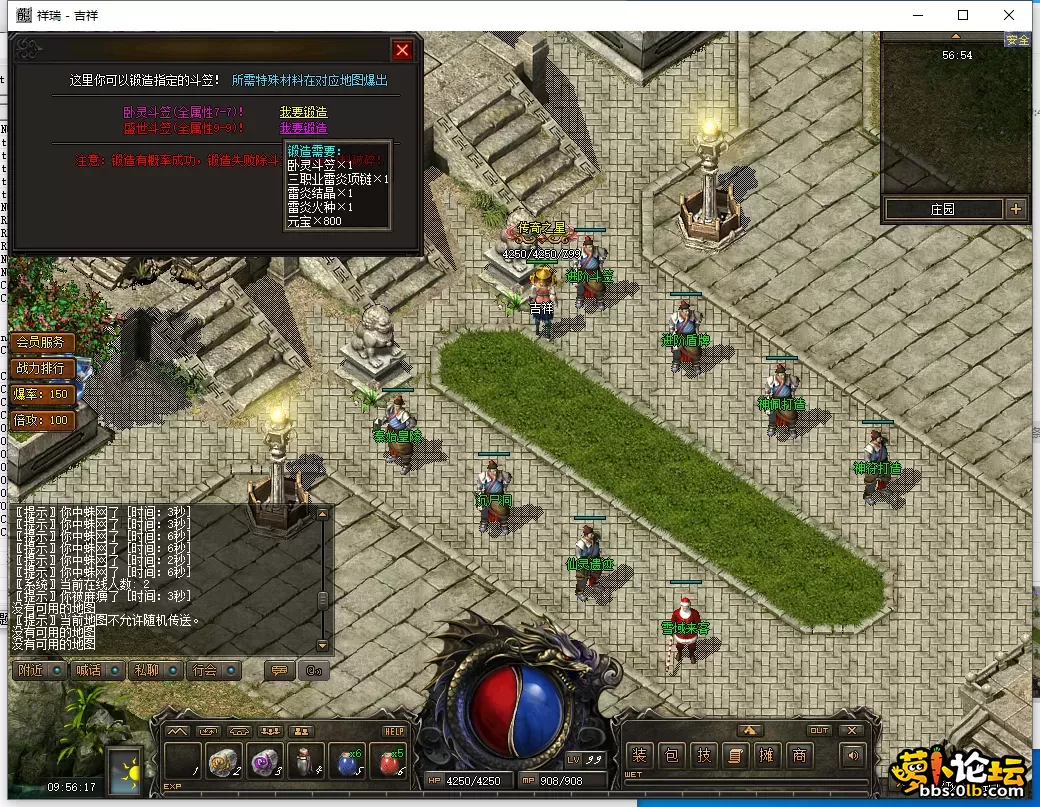Open the 商 shop button
Image resolution: width=1040 pixels, height=807 pixels.
(799, 756)
